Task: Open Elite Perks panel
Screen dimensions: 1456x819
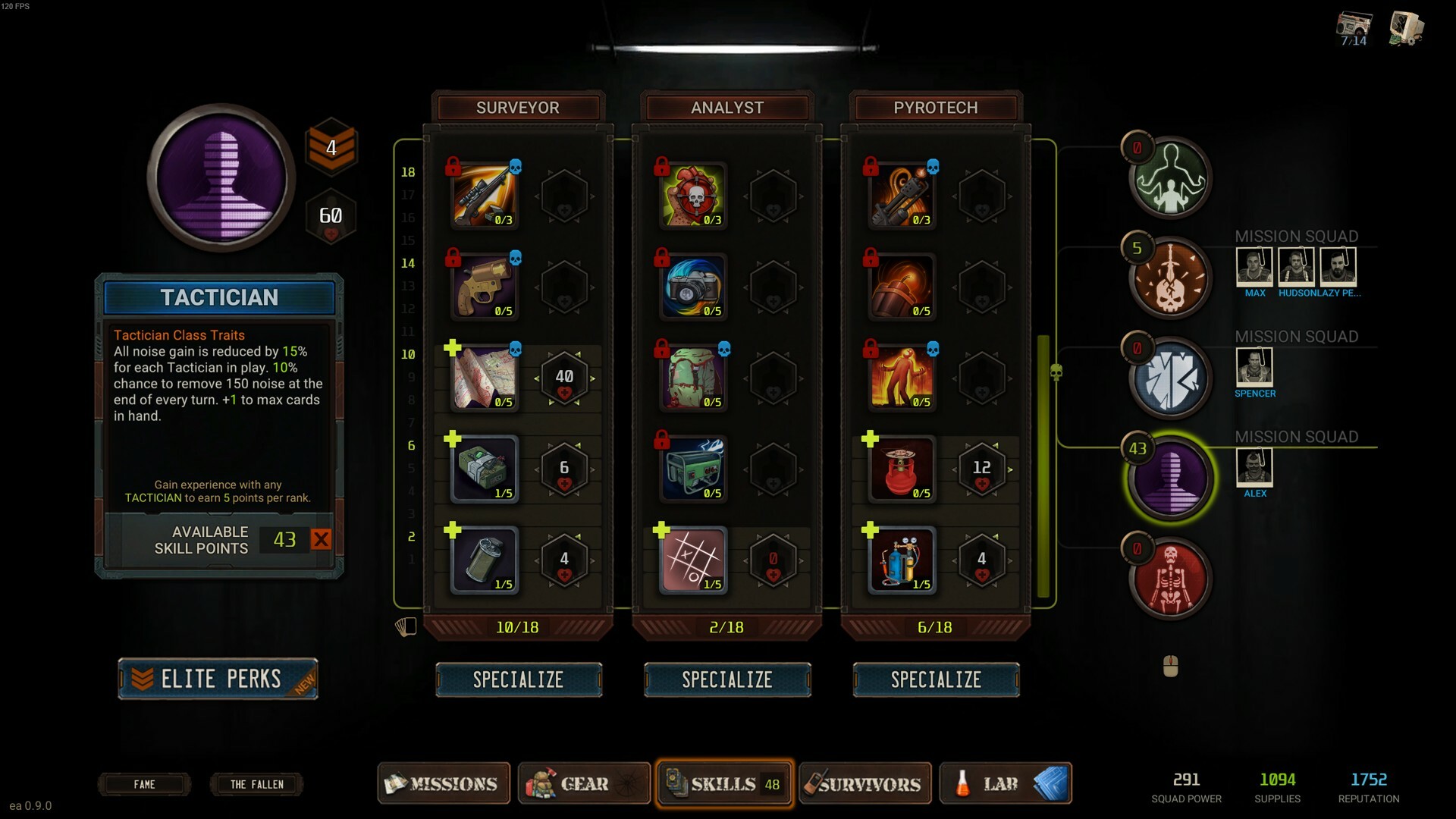Action: 218,679
